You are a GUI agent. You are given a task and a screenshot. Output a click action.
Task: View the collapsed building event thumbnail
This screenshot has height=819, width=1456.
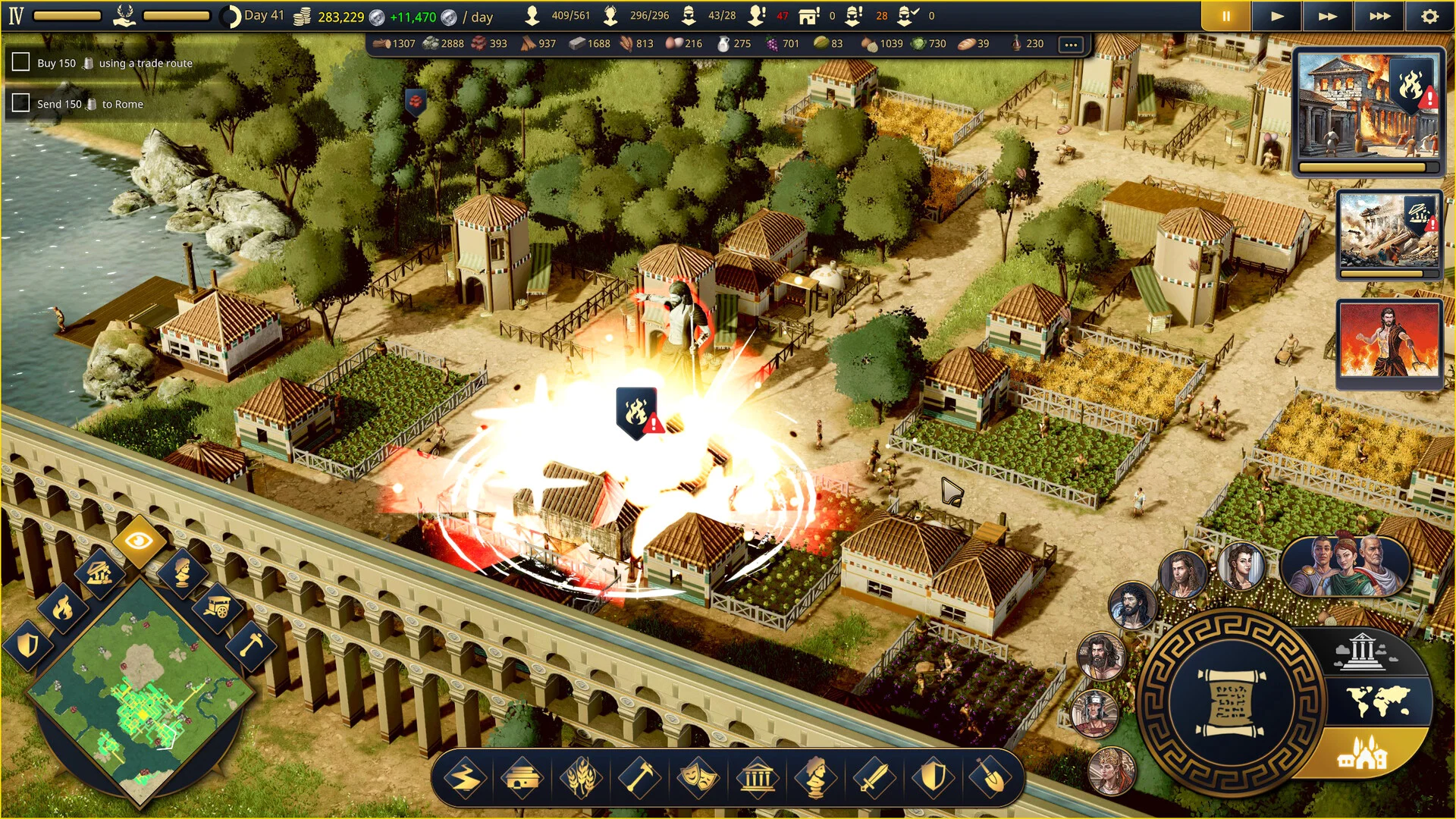click(x=1389, y=234)
